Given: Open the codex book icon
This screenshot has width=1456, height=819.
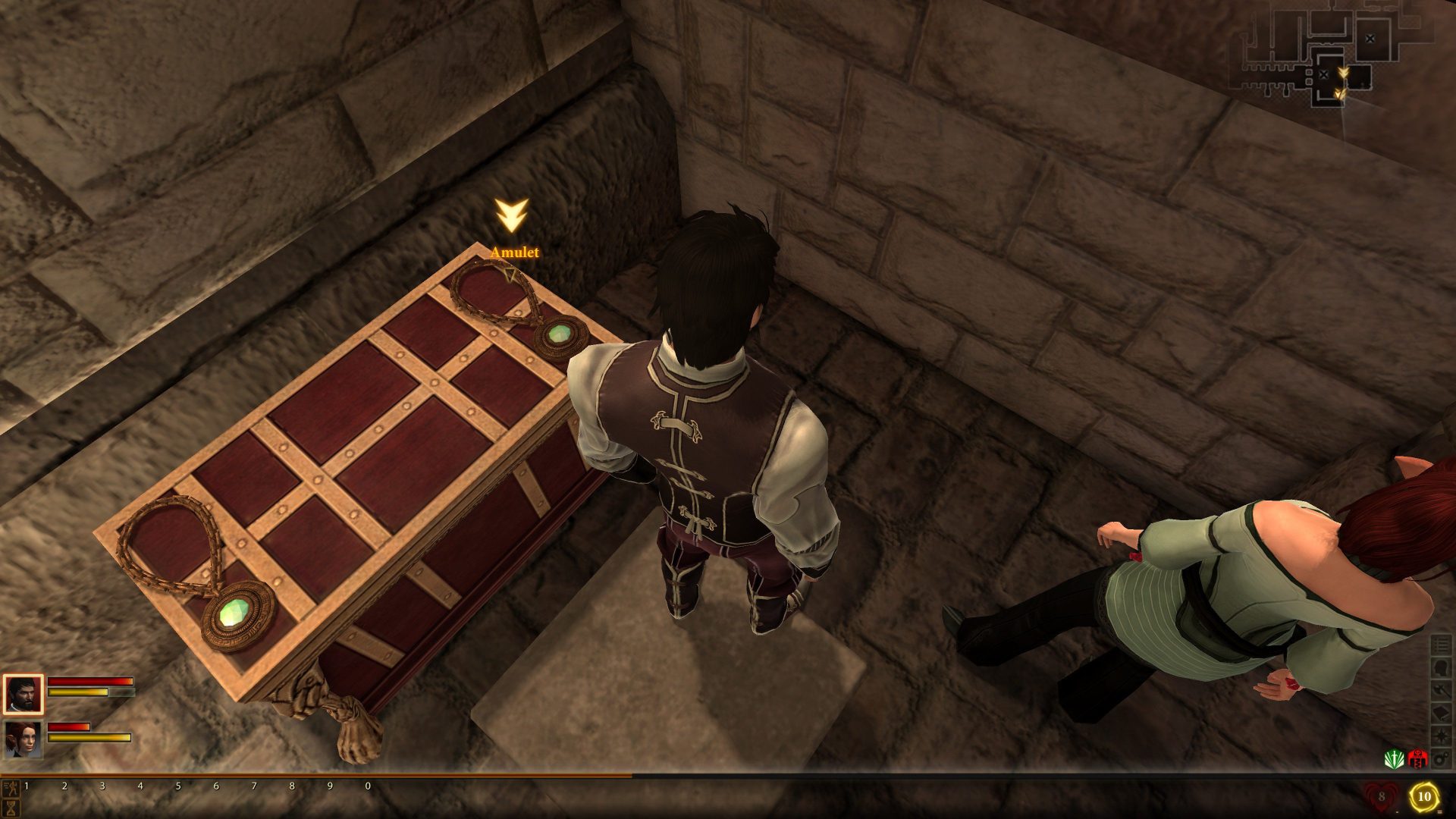Looking at the screenshot, I should (1441, 714).
